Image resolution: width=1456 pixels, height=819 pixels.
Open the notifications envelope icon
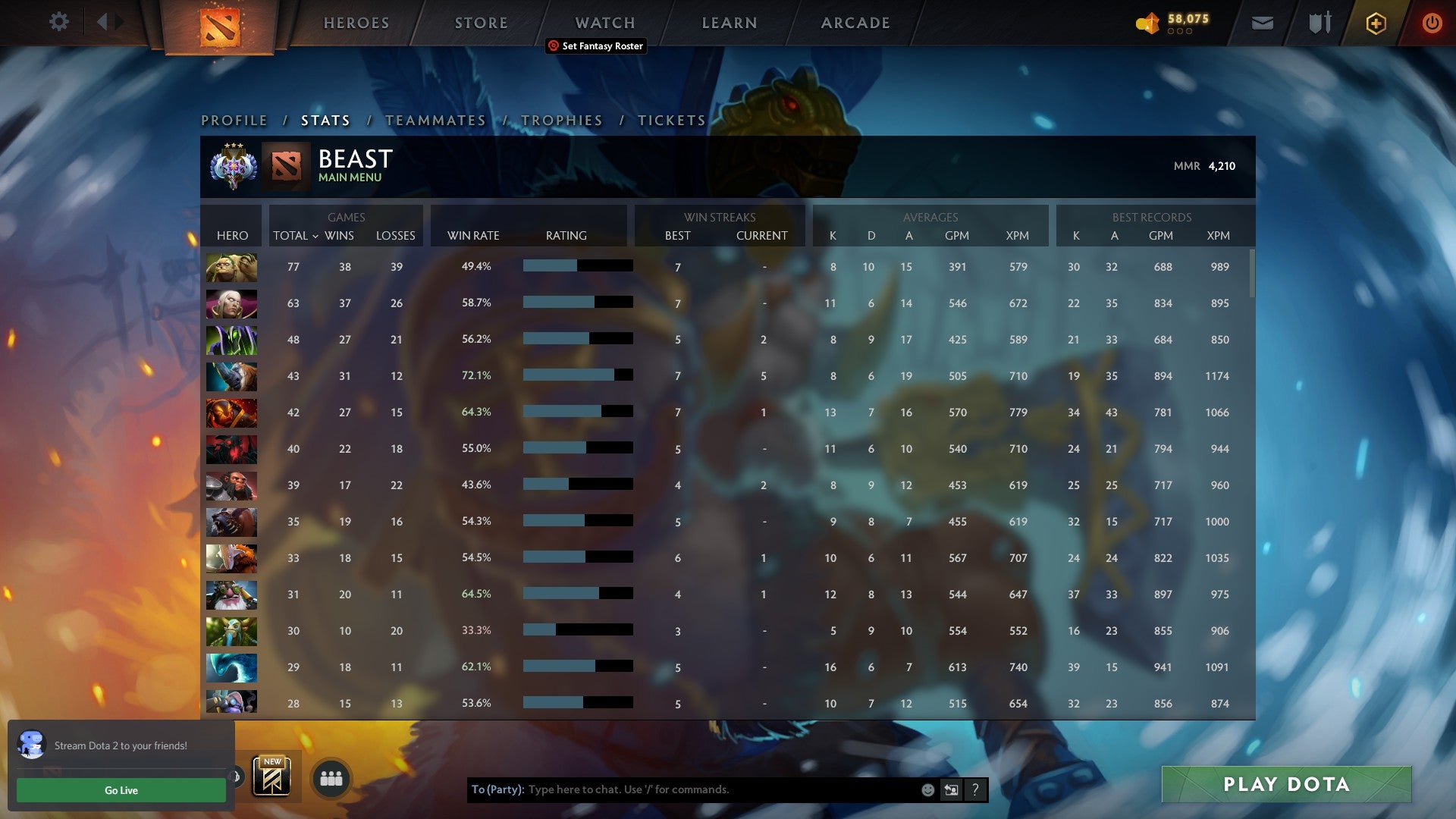[1263, 22]
